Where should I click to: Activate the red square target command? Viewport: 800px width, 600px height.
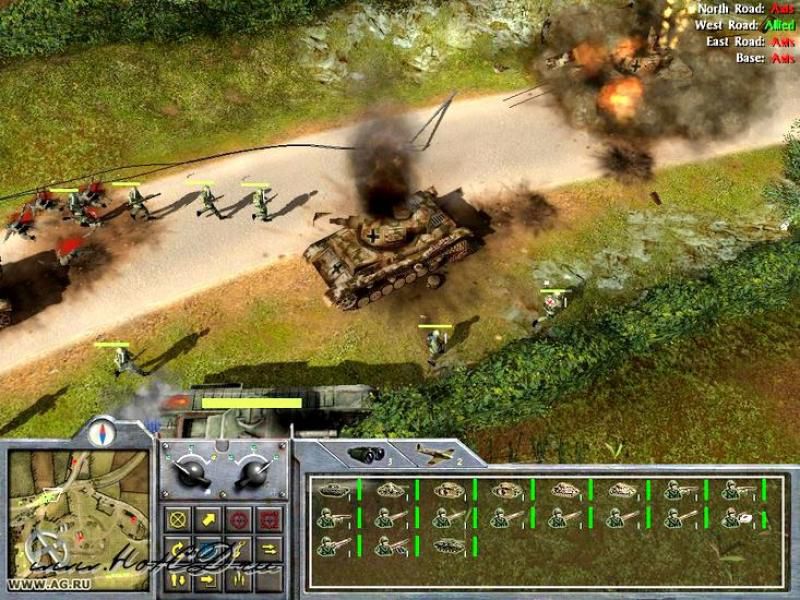coord(269,519)
